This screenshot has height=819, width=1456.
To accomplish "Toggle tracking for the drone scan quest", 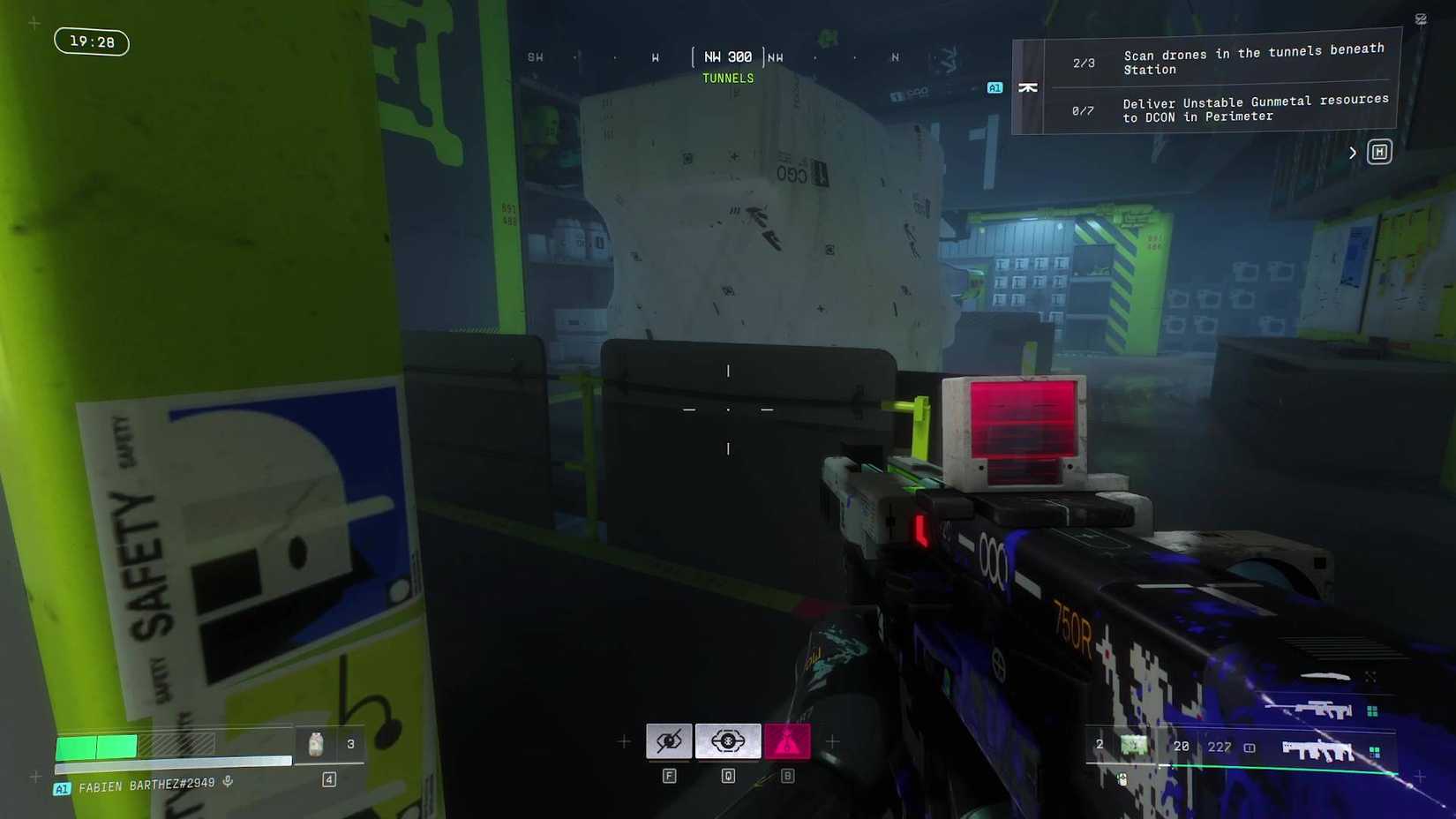I will (1028, 87).
